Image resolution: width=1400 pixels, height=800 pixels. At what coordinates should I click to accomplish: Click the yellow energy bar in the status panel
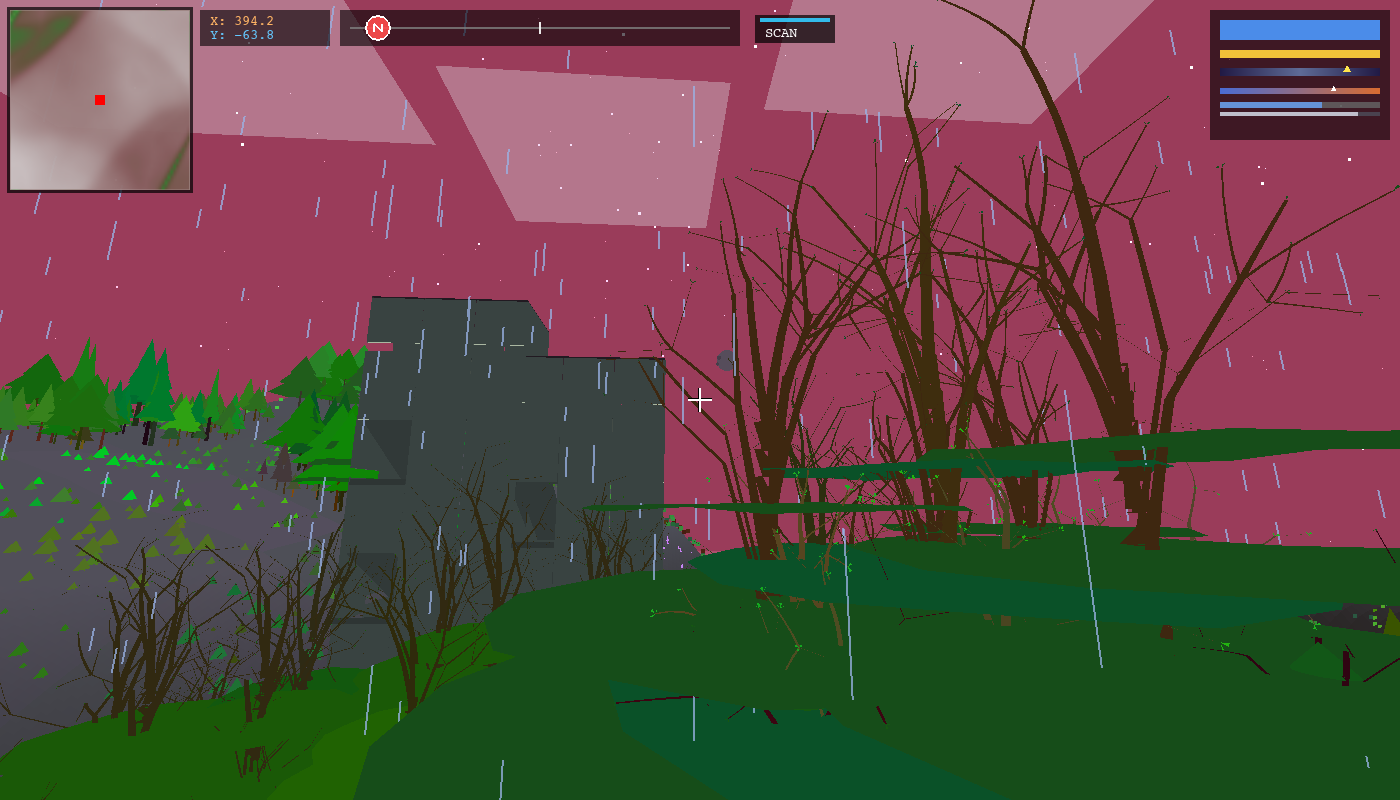click(x=1300, y=53)
